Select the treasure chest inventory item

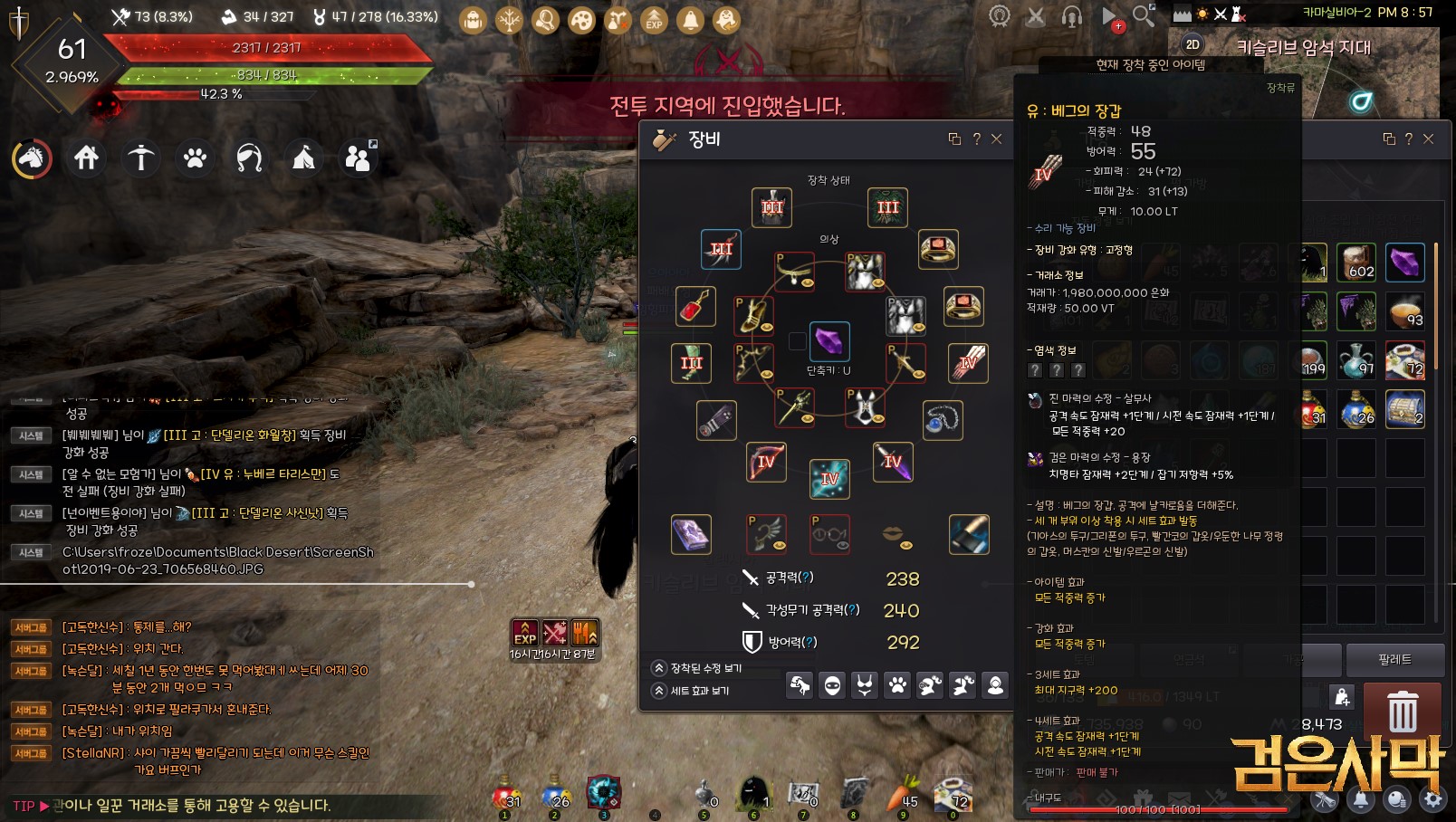click(x=1404, y=409)
